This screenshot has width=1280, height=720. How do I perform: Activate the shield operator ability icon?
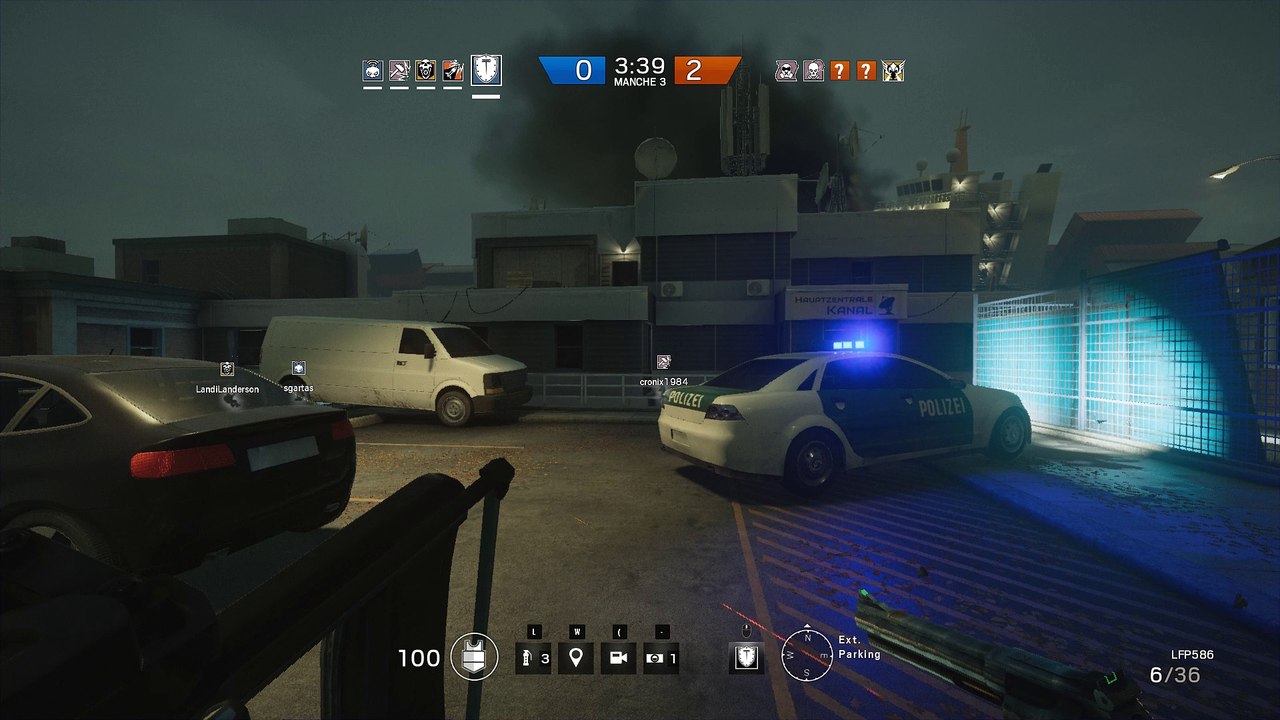click(746, 657)
